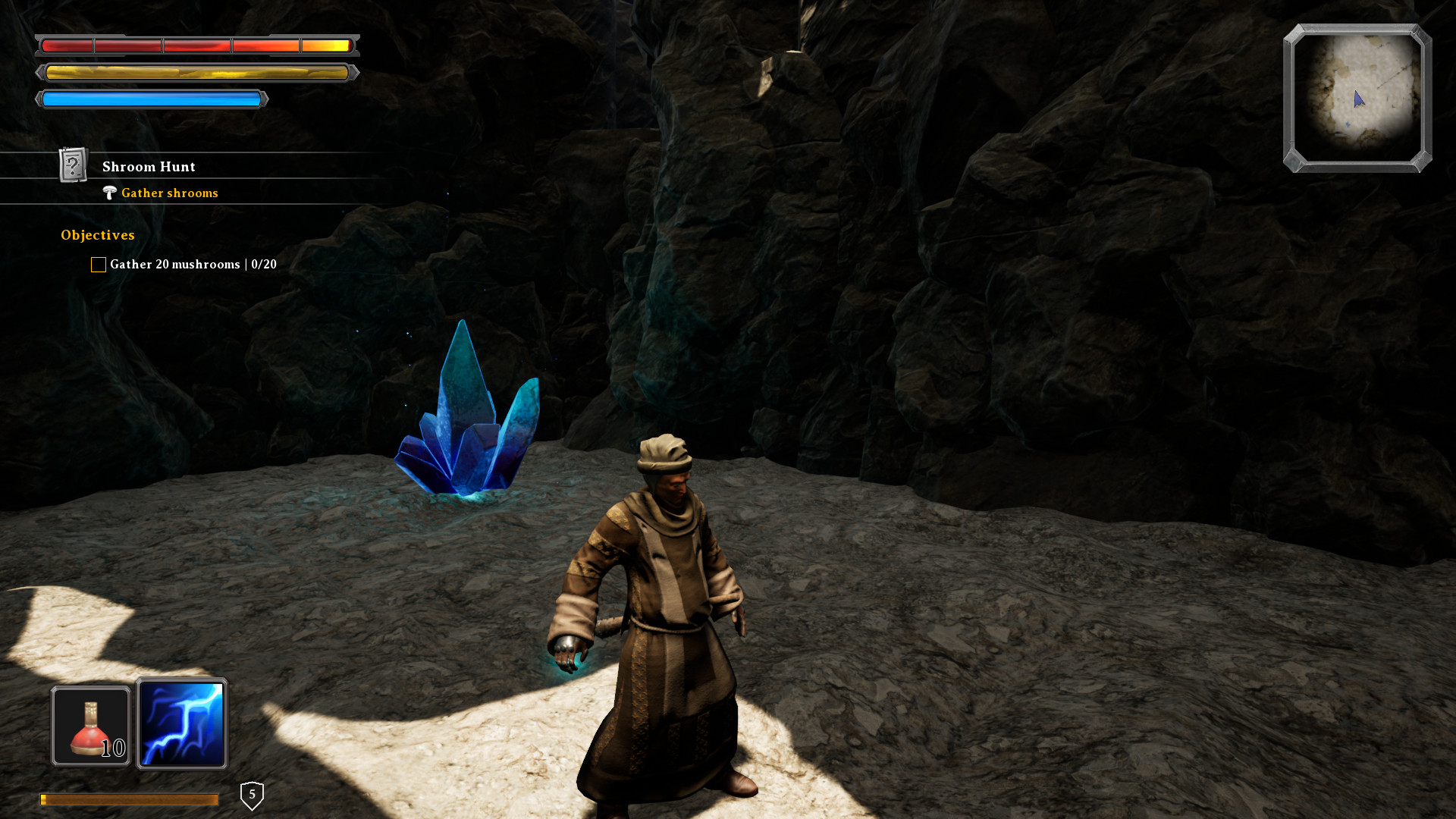Click the shield emblem showing level 5
This screenshot has height=819, width=1456.
point(252,793)
